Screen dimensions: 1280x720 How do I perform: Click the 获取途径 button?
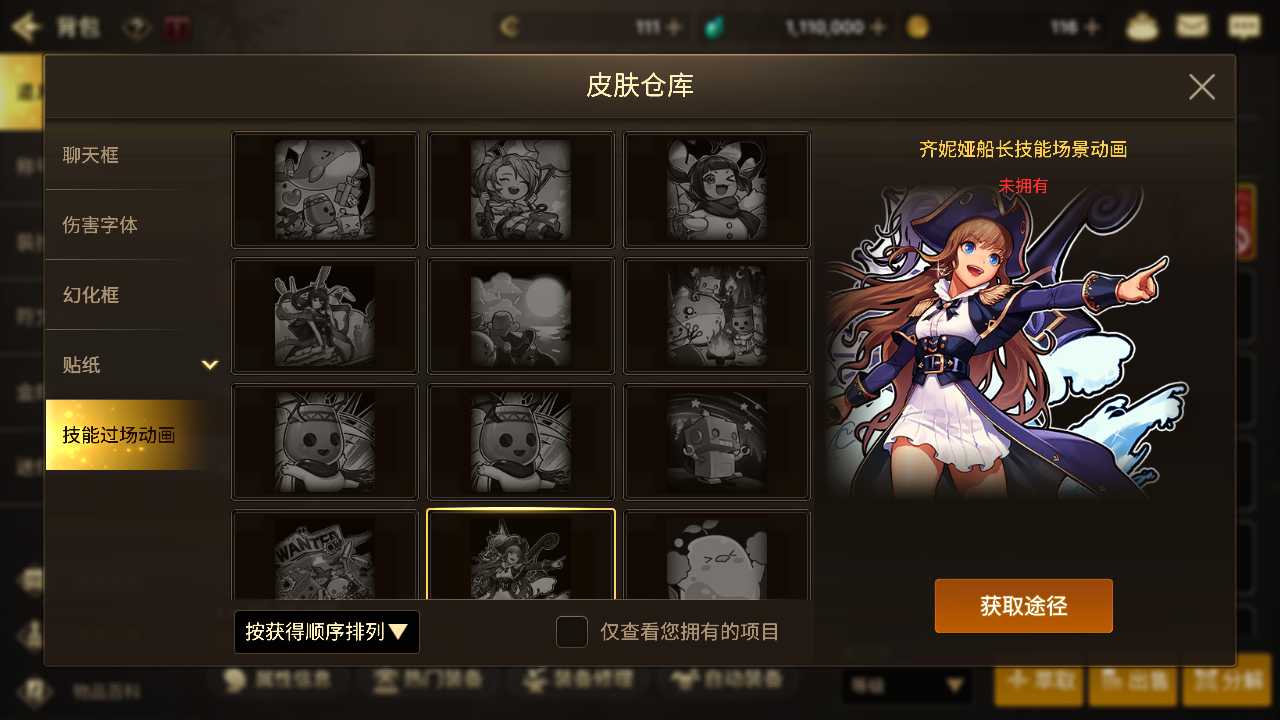pyautogui.click(x=1023, y=605)
